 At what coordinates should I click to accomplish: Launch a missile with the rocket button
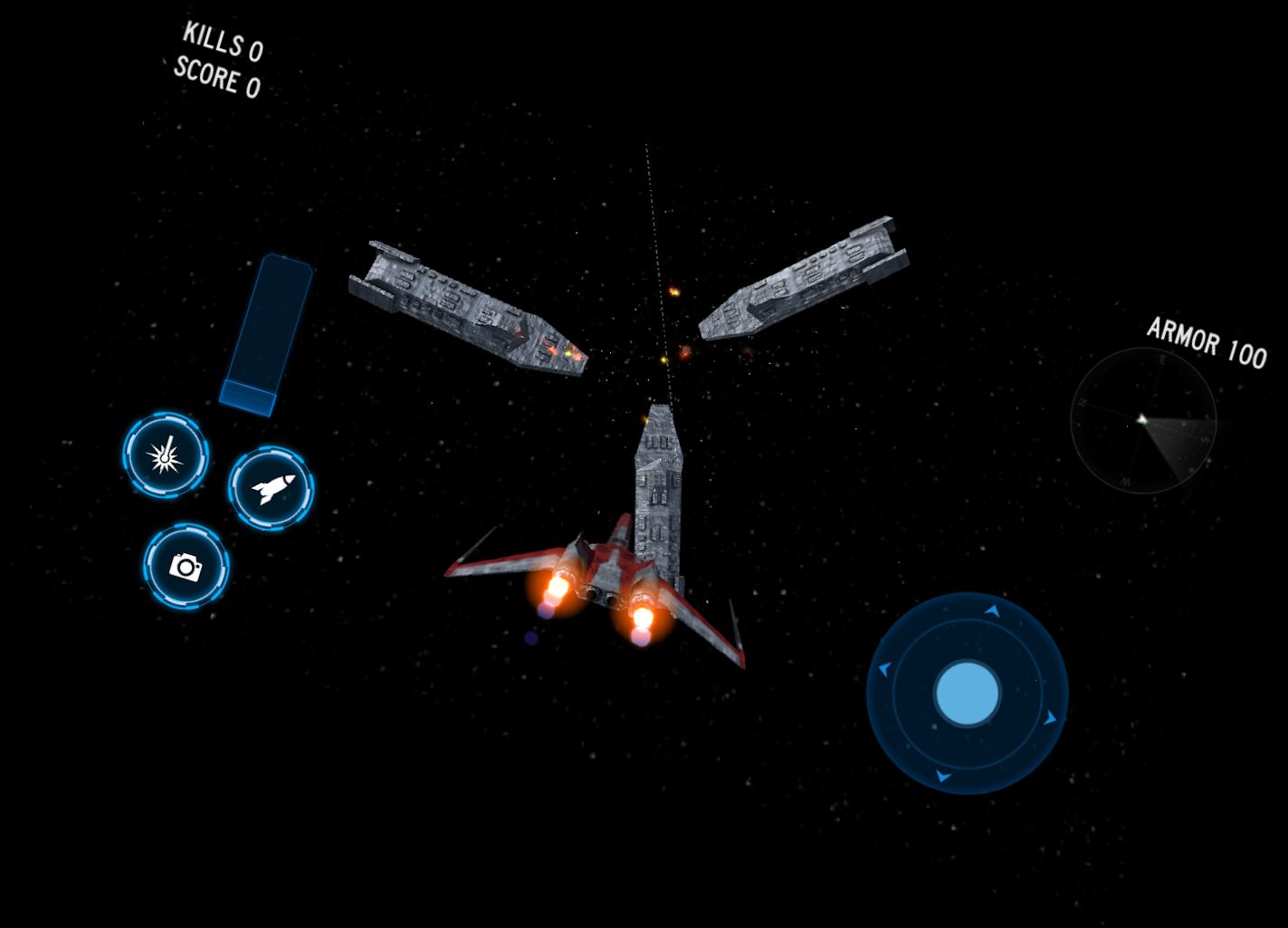(x=271, y=489)
